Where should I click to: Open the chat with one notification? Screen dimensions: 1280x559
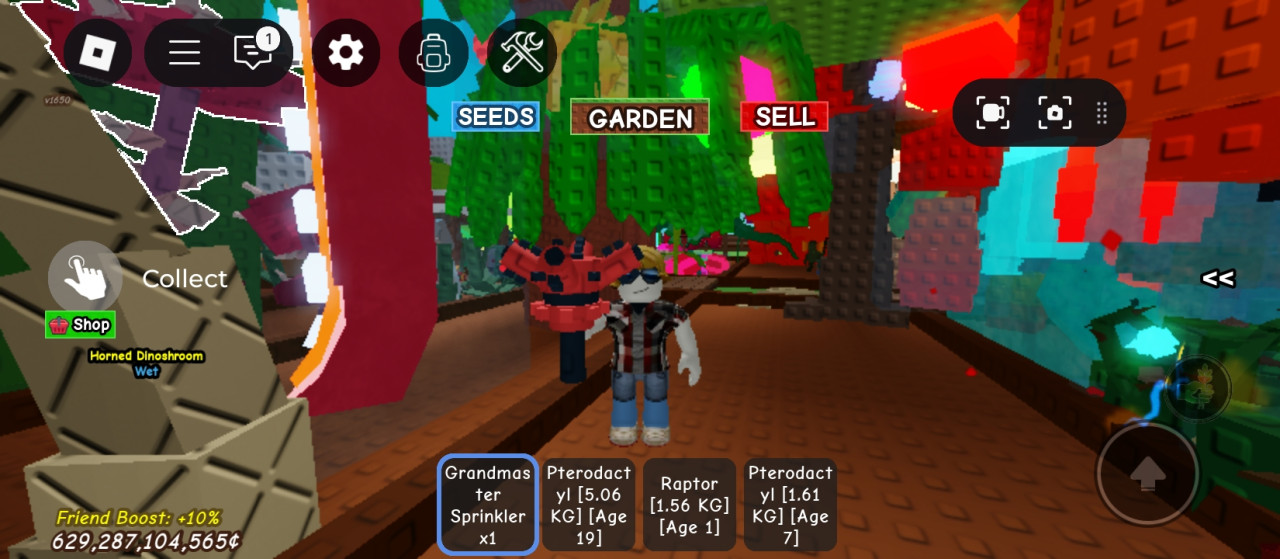tap(253, 52)
